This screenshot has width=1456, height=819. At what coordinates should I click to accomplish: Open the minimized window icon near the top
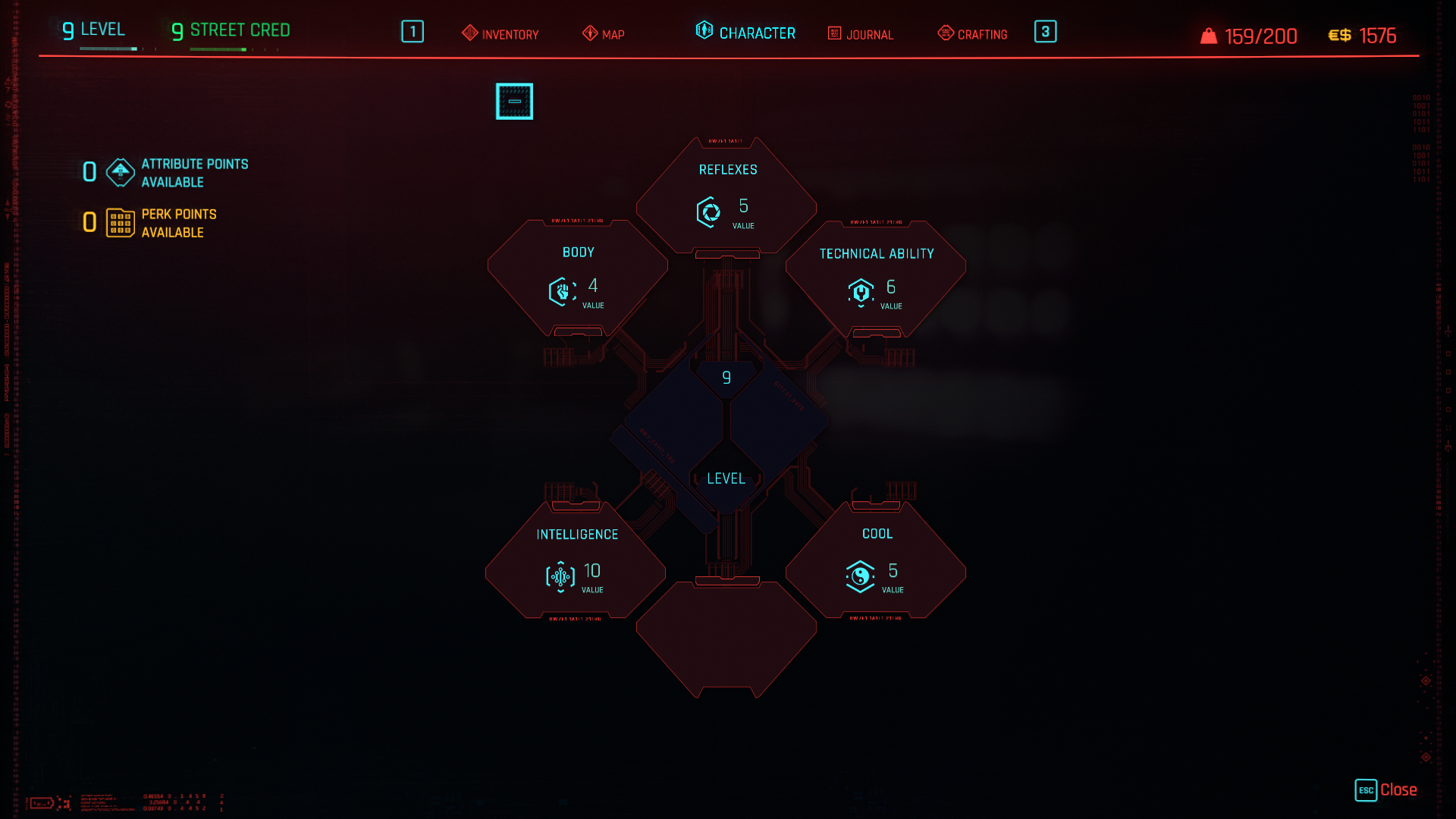(x=514, y=100)
